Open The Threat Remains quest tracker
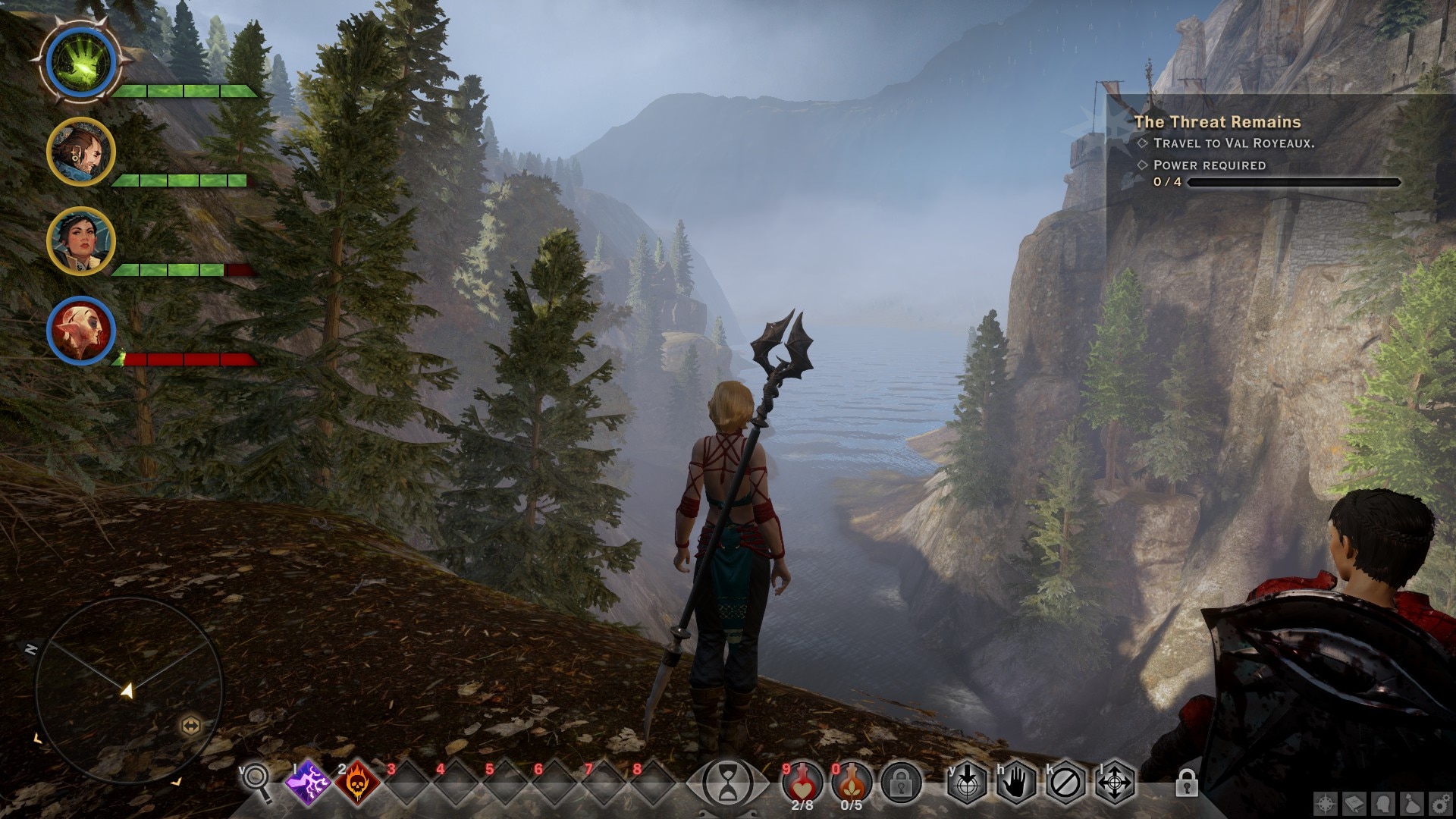 (1217, 122)
